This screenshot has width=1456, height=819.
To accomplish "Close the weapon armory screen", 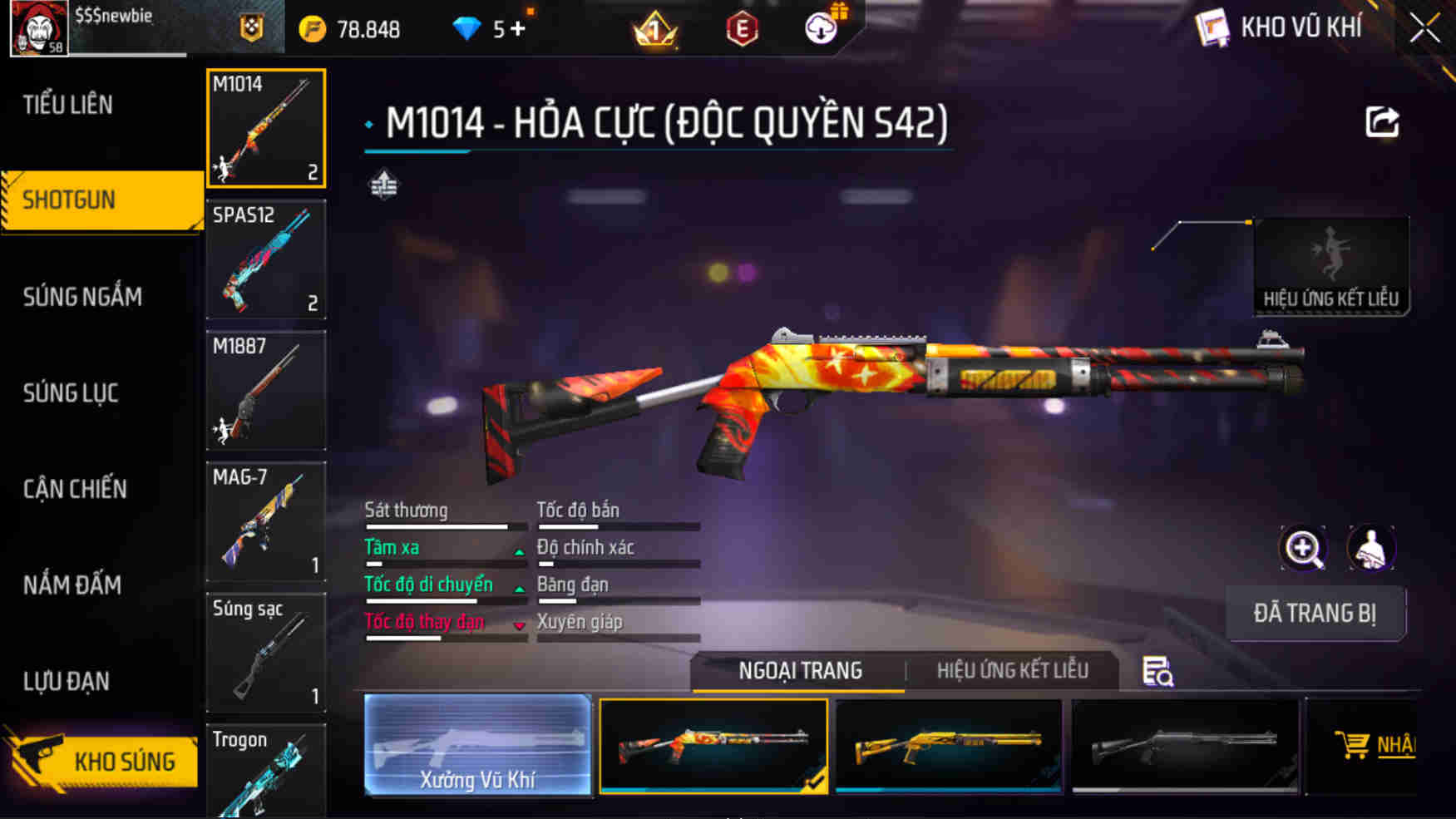I will coord(1424,28).
